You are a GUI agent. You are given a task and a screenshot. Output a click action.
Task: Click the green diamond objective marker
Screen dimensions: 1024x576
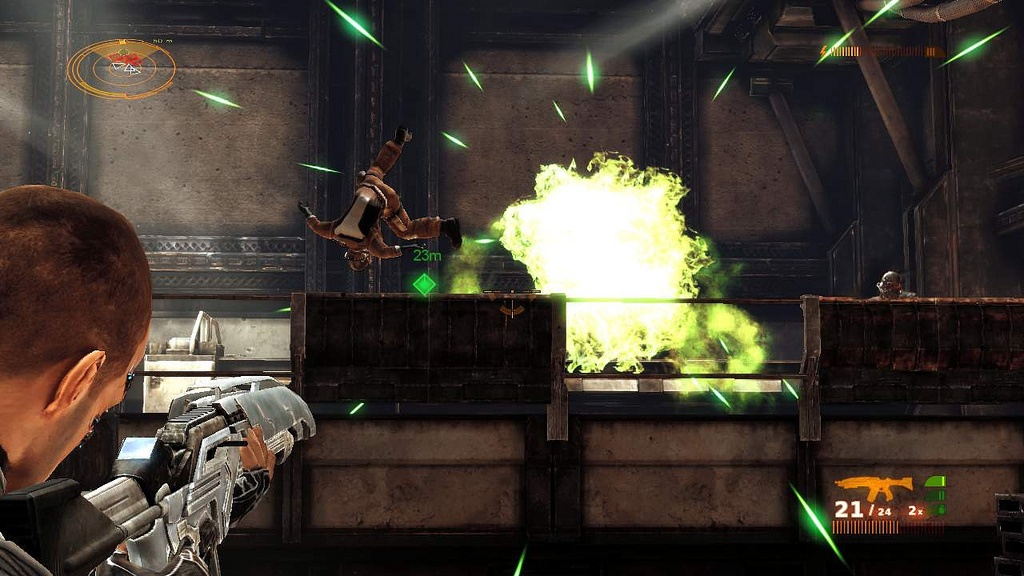coord(425,284)
